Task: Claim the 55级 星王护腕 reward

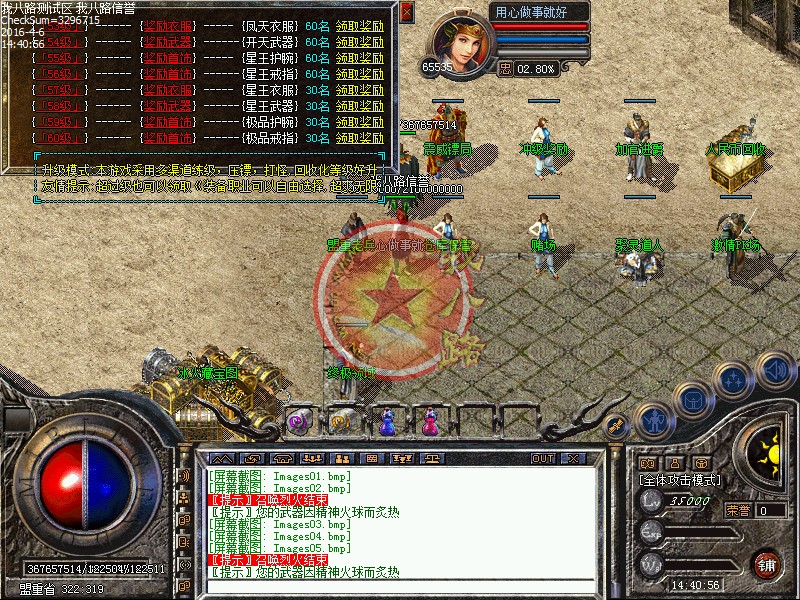Action: point(359,58)
